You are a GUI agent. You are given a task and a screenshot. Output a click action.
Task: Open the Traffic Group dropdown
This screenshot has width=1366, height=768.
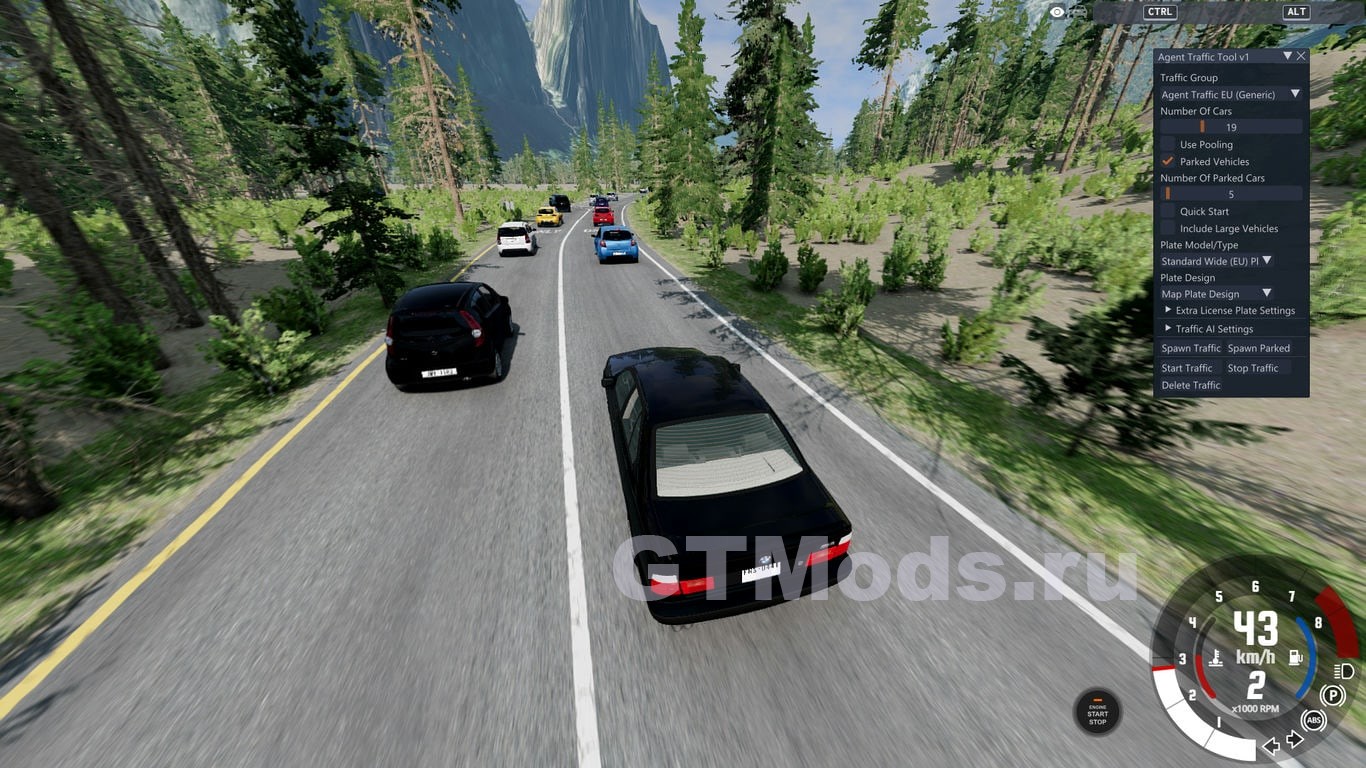coord(1231,95)
